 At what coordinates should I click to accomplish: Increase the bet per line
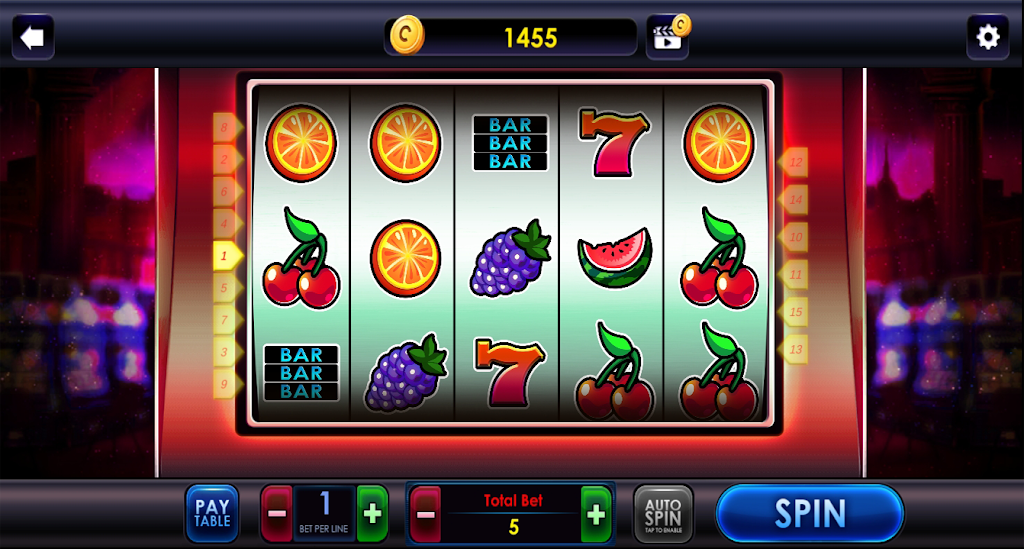pyautogui.click(x=372, y=514)
